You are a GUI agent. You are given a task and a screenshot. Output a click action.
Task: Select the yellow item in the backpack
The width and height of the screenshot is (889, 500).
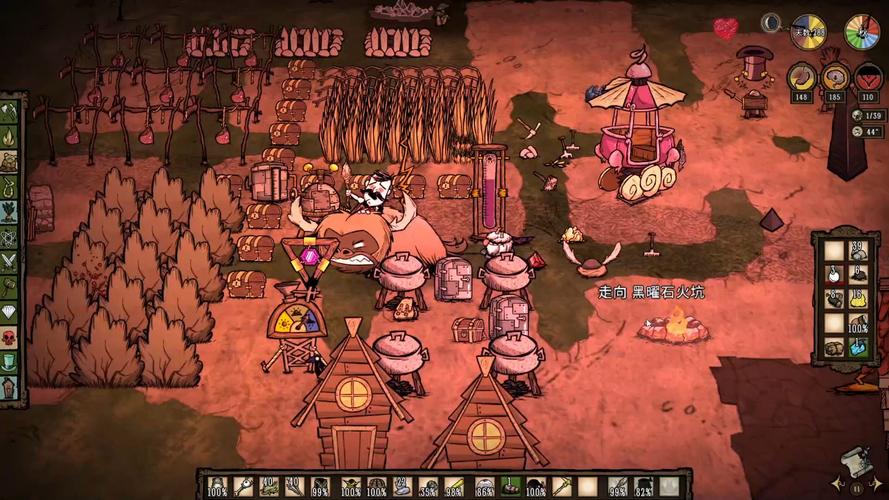857,298
